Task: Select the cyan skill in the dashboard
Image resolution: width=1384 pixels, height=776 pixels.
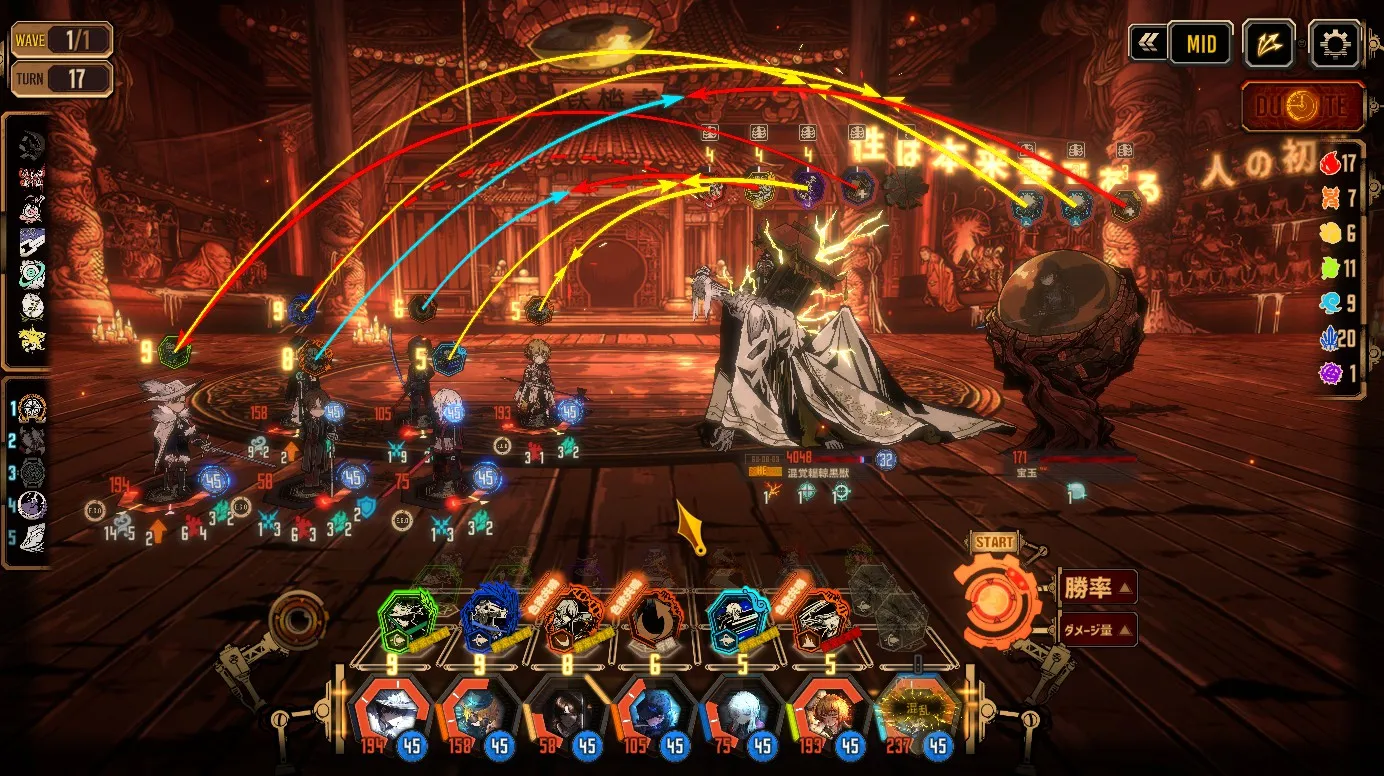Action: tap(738, 620)
